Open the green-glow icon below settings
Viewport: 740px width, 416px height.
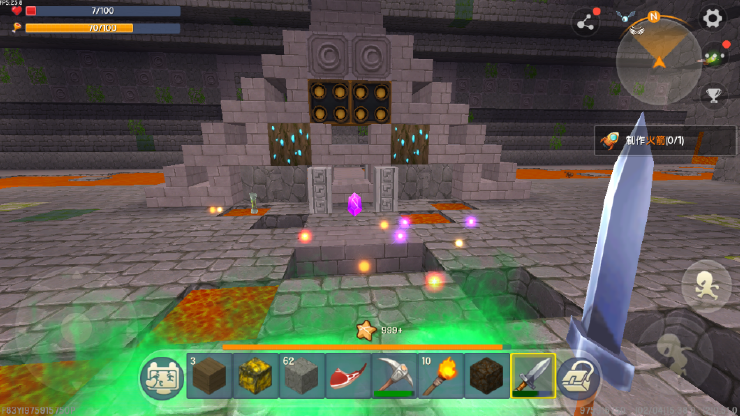click(713, 56)
